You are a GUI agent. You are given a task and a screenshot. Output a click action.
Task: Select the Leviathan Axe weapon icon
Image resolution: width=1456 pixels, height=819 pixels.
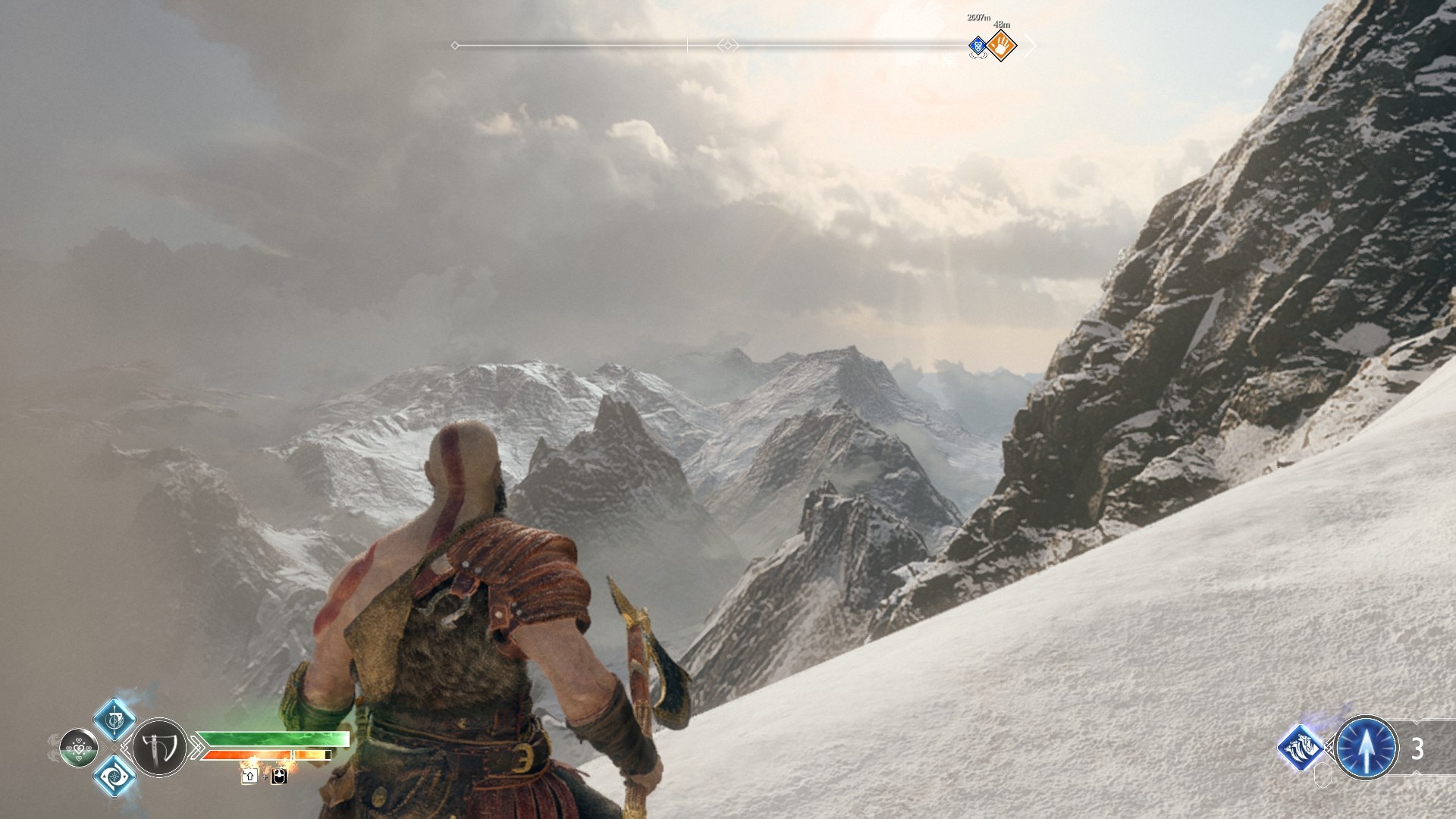coord(159,748)
